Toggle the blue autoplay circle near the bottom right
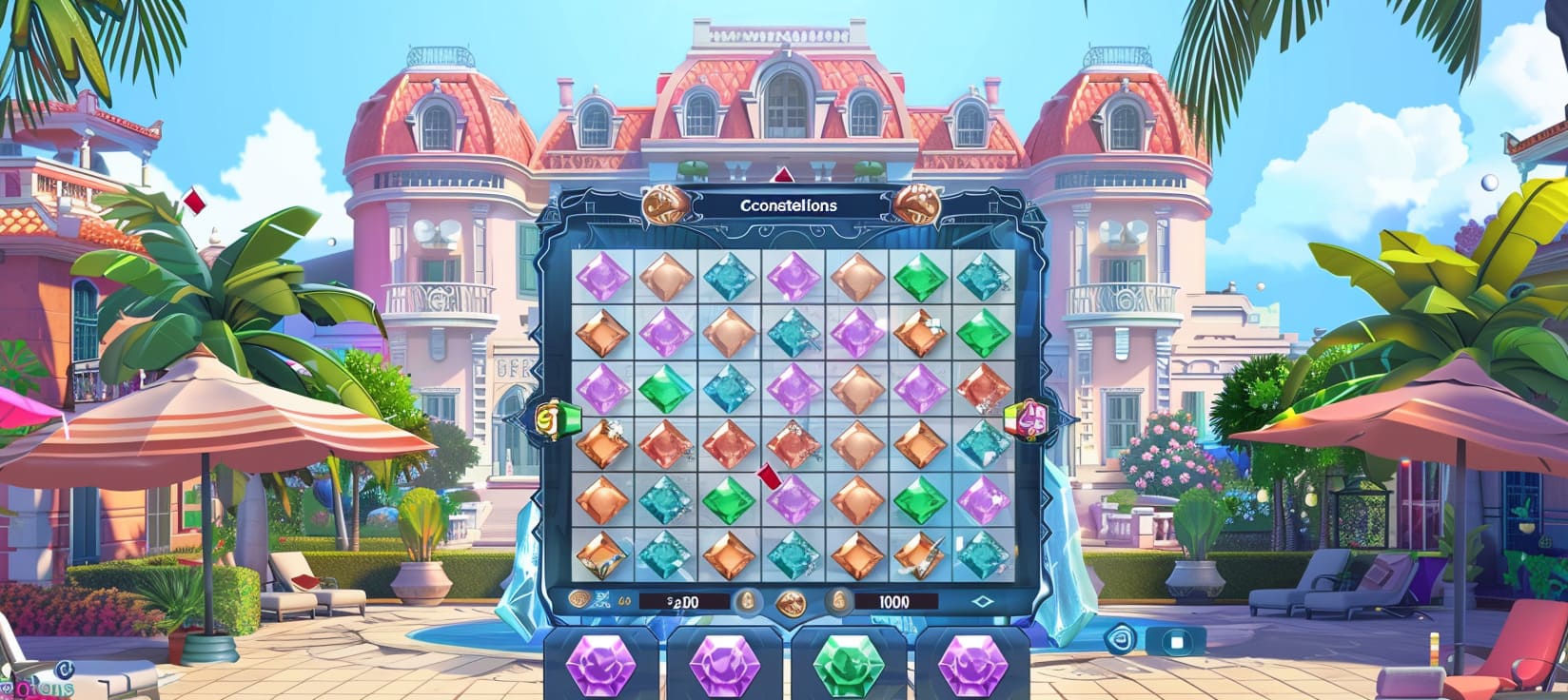 pos(1120,640)
